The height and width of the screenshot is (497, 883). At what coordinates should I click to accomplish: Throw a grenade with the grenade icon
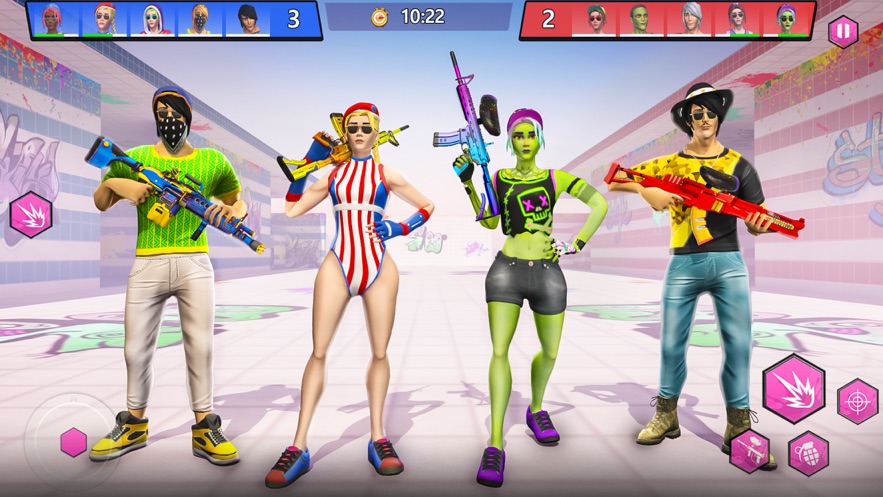click(x=808, y=453)
